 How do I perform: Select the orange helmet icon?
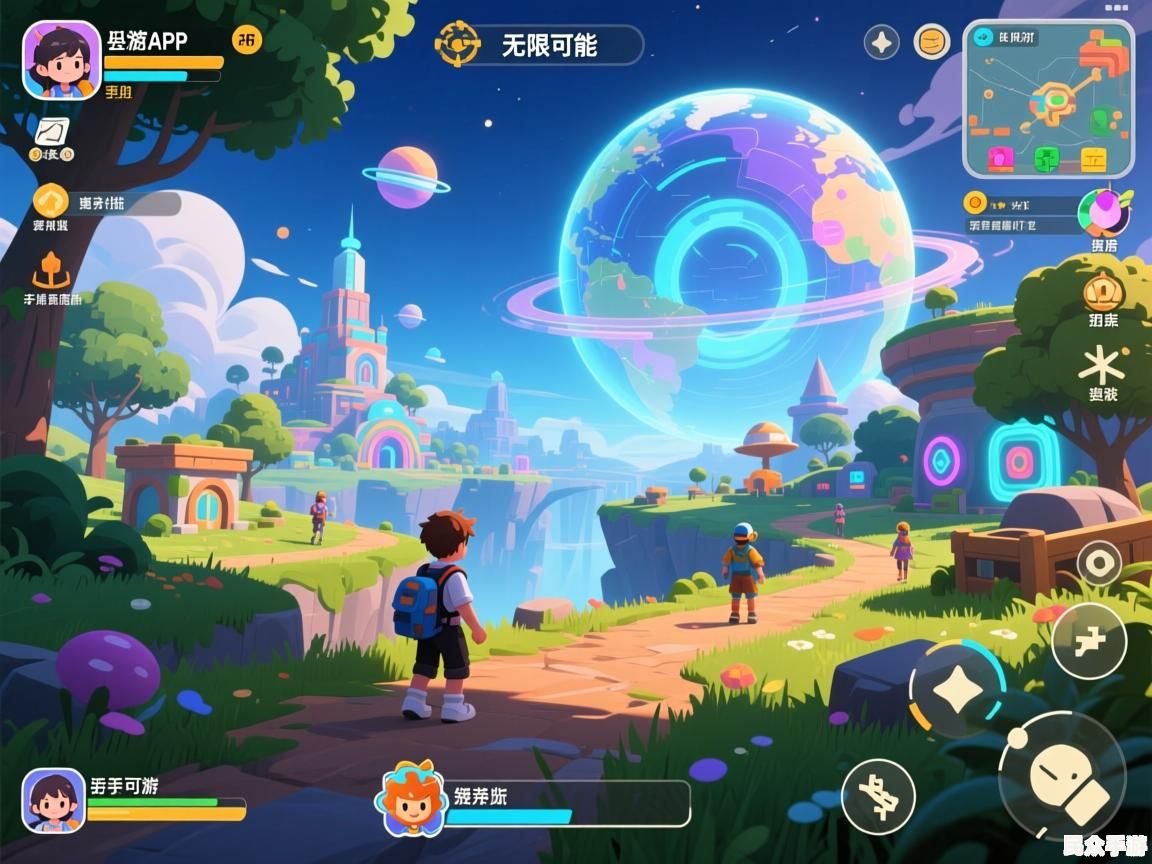(x=1103, y=292)
